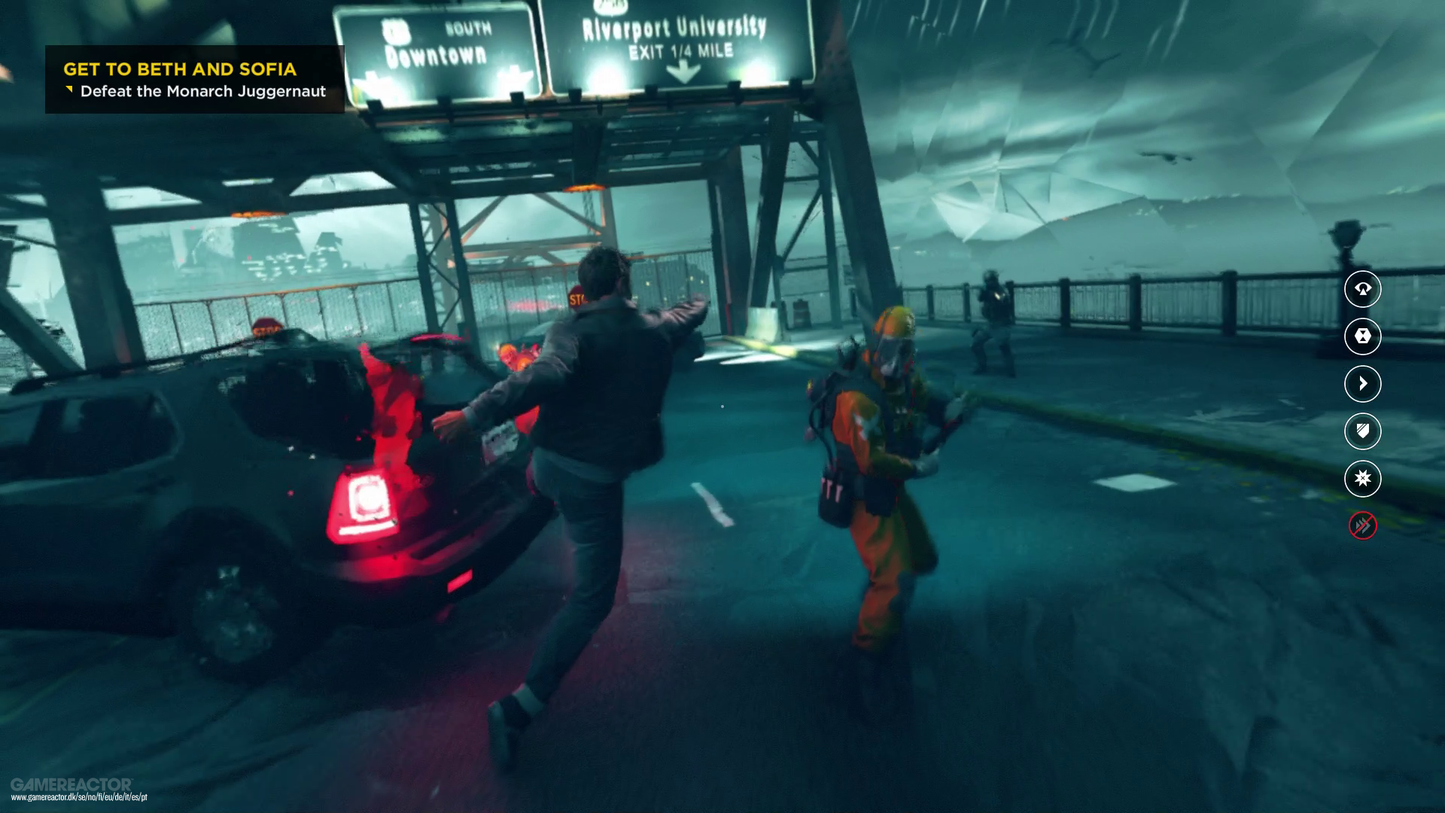This screenshot has height=813, width=1445.
Task: Select the Time Shield ability icon
Action: (x=1362, y=431)
